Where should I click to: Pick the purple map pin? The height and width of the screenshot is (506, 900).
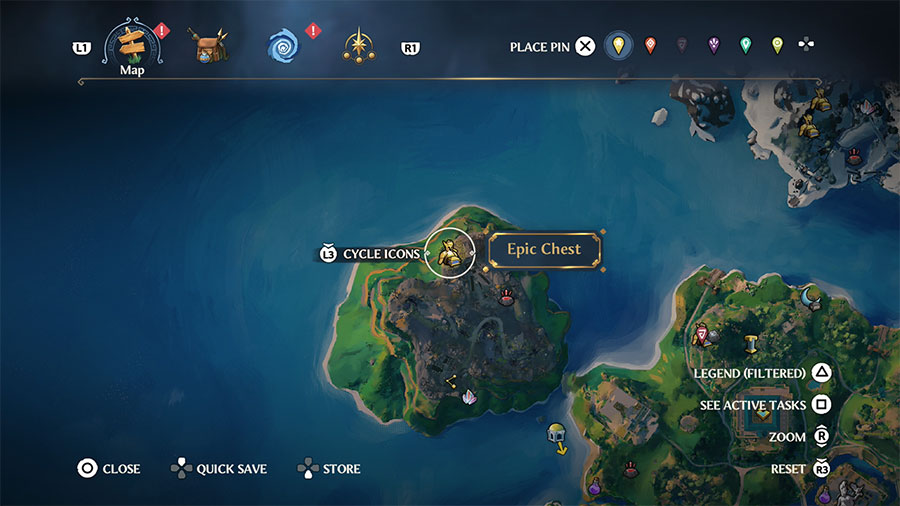click(714, 45)
